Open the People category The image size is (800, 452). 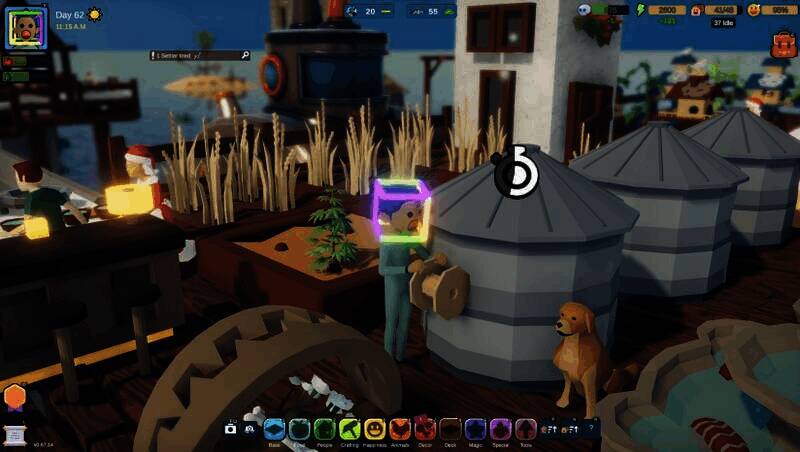(324, 428)
